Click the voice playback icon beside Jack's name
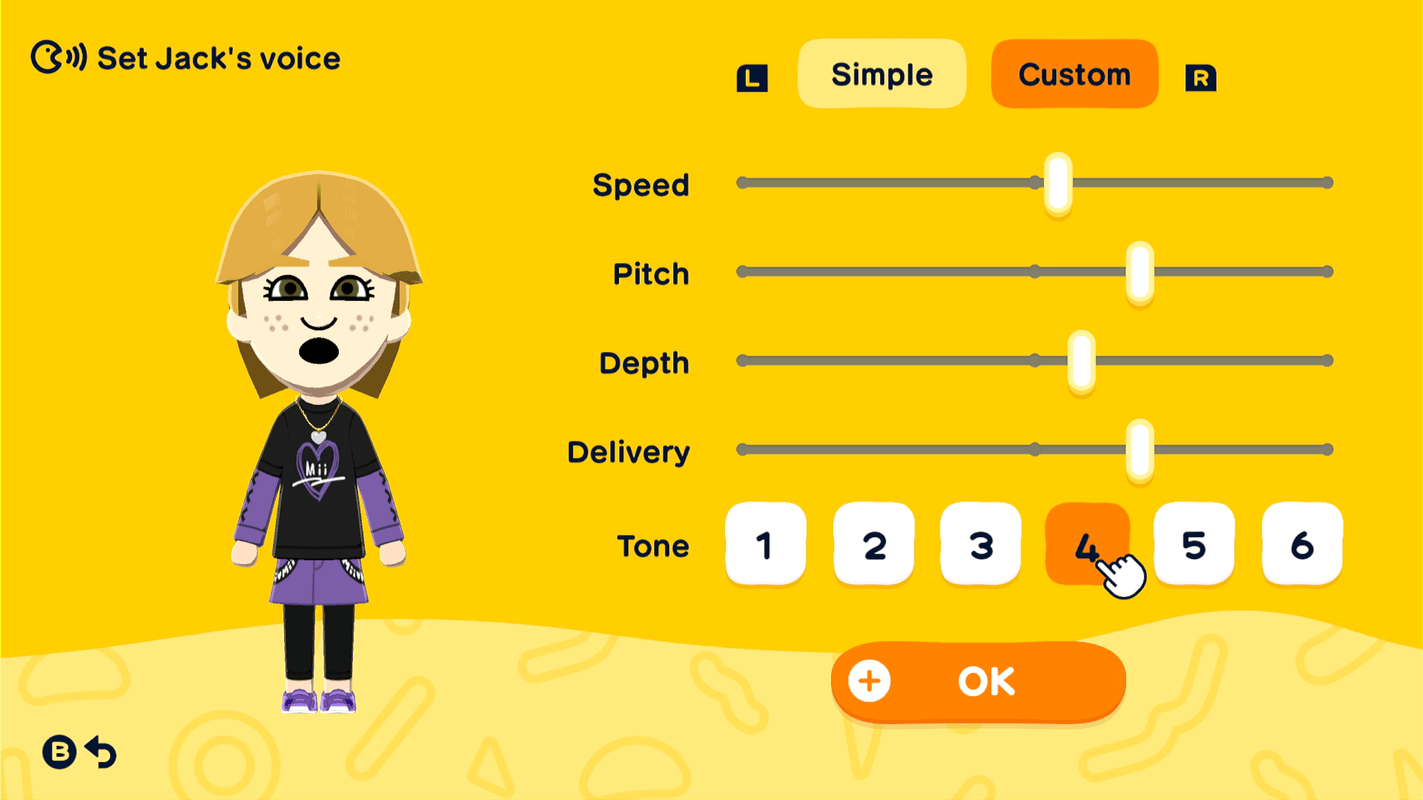 (58, 58)
